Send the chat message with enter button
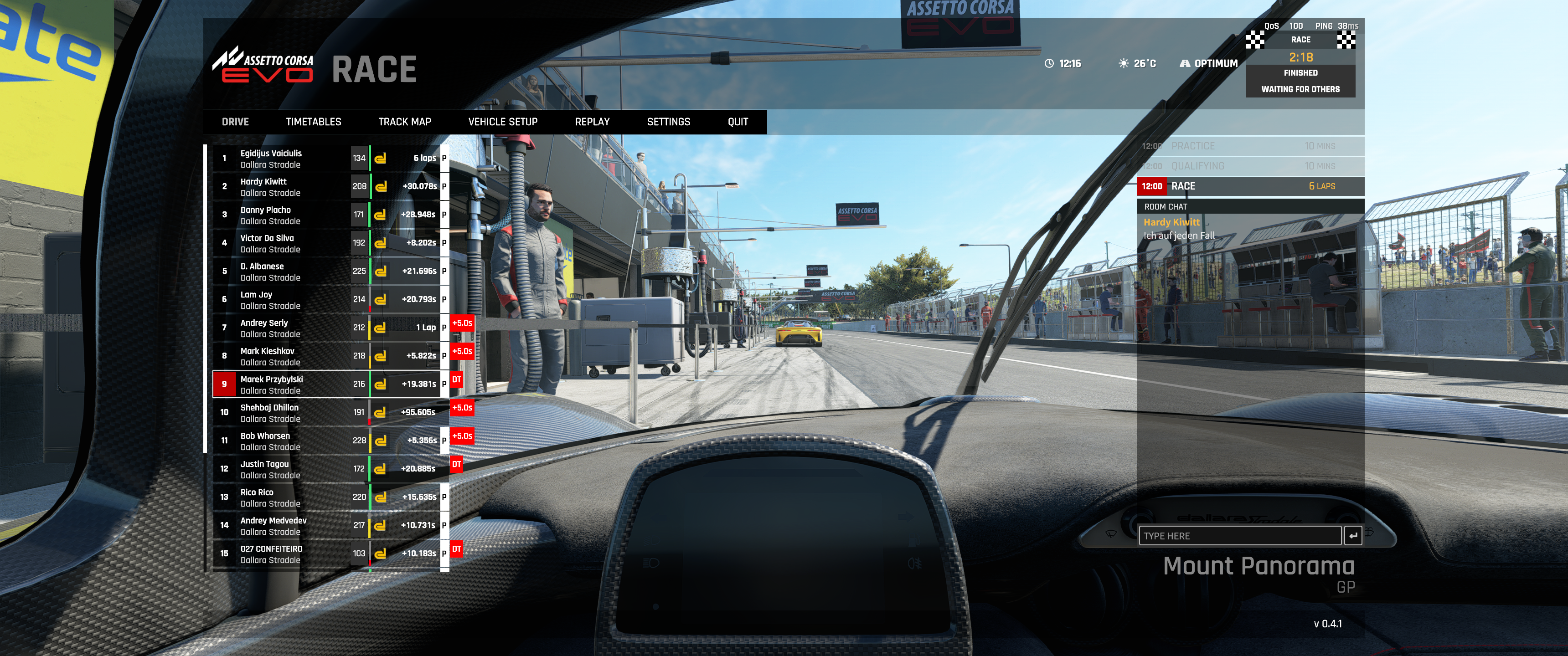Screen dimensions: 1568x656 point(1352,536)
